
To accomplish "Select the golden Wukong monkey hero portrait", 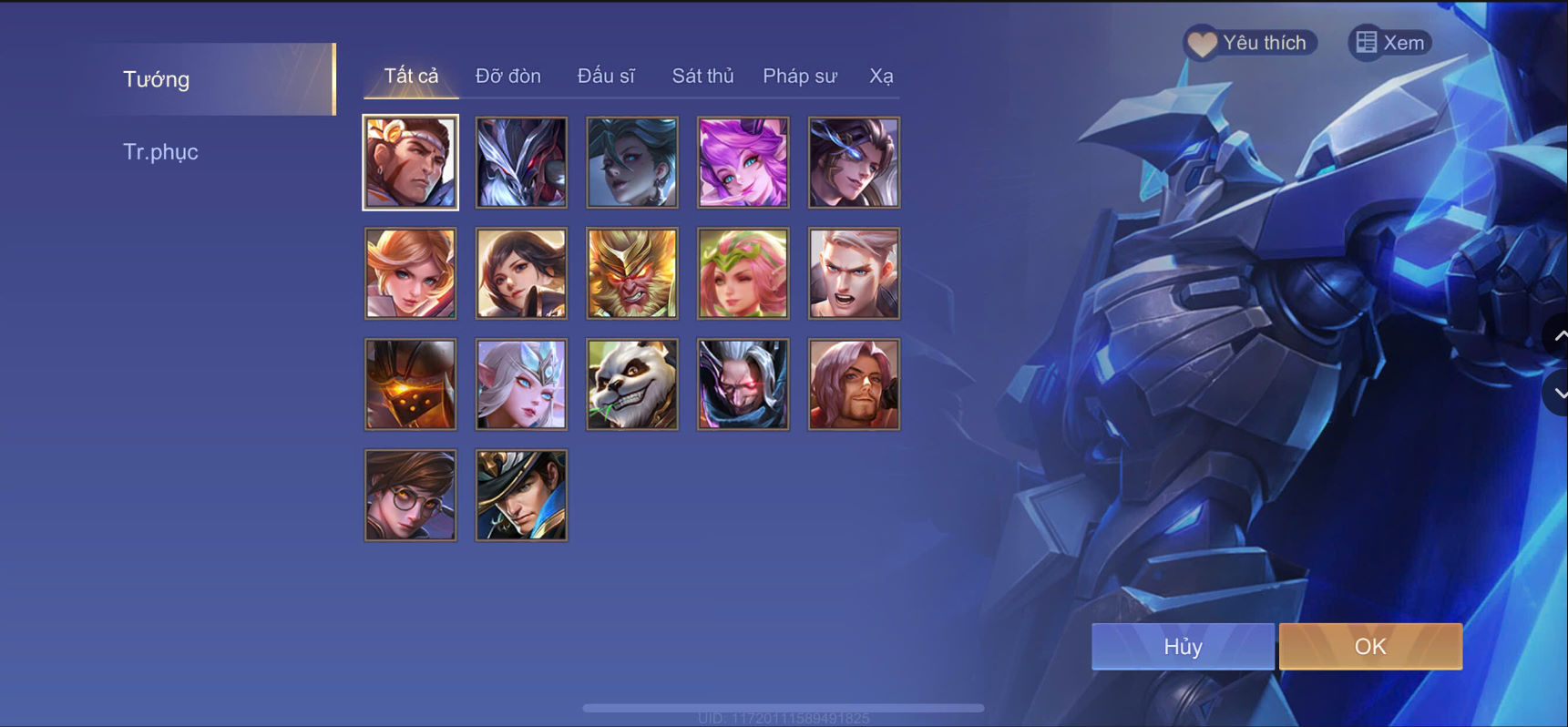I will 631,272.
